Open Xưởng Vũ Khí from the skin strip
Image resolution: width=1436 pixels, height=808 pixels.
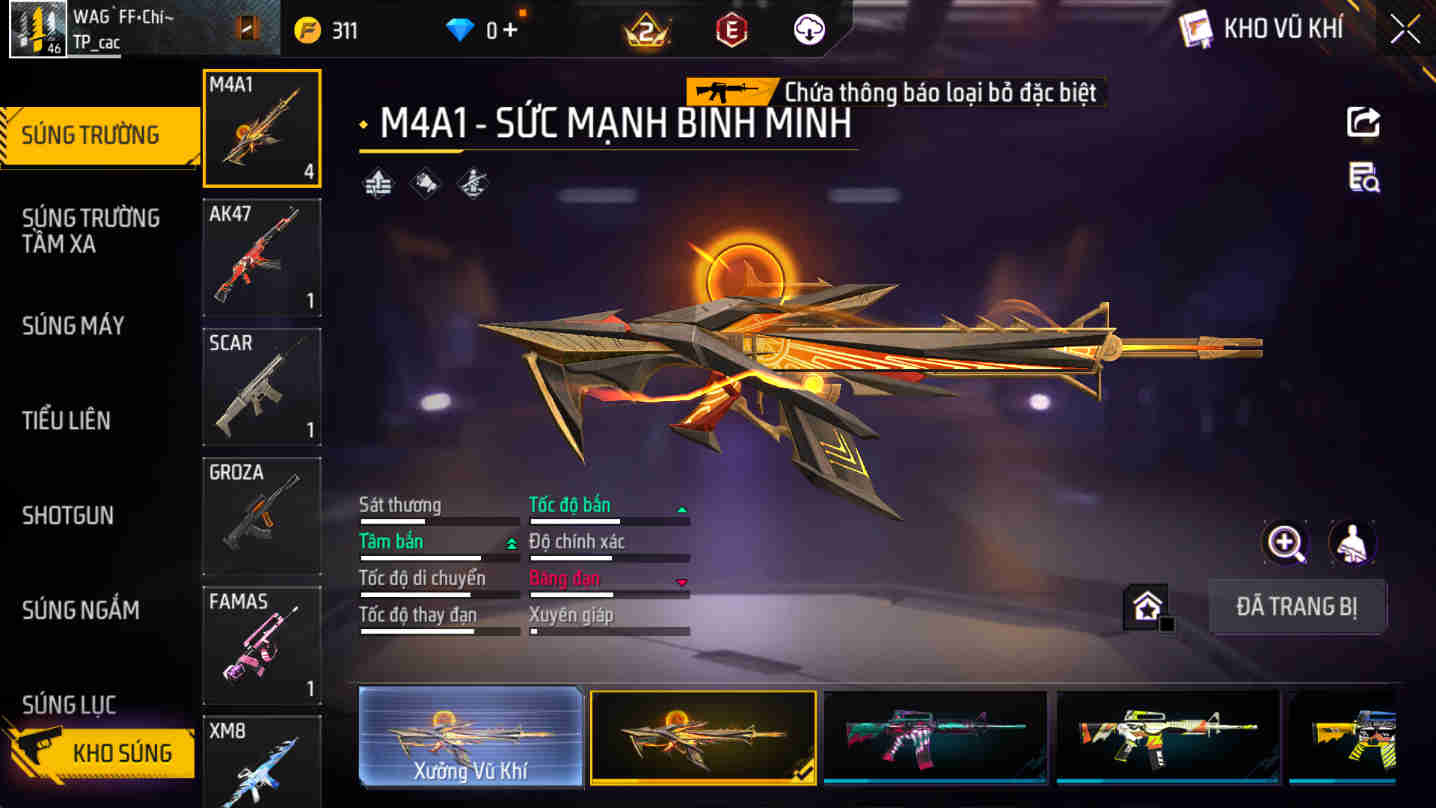point(470,738)
